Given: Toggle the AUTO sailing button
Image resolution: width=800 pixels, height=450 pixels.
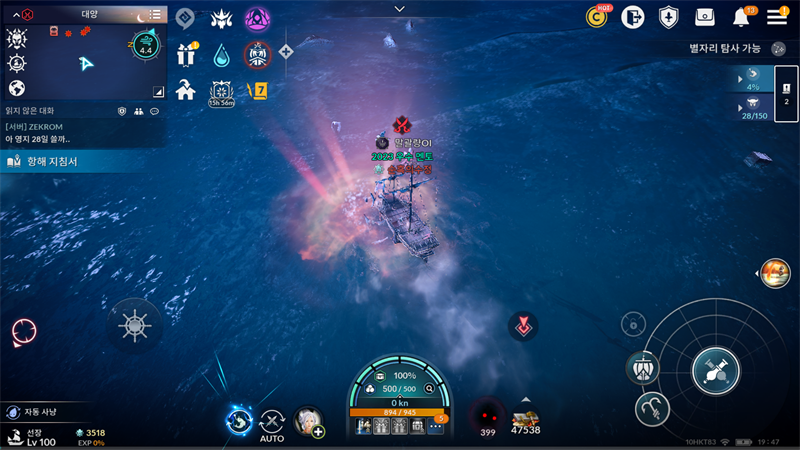Looking at the screenshot, I should pyautogui.click(x=272, y=424).
